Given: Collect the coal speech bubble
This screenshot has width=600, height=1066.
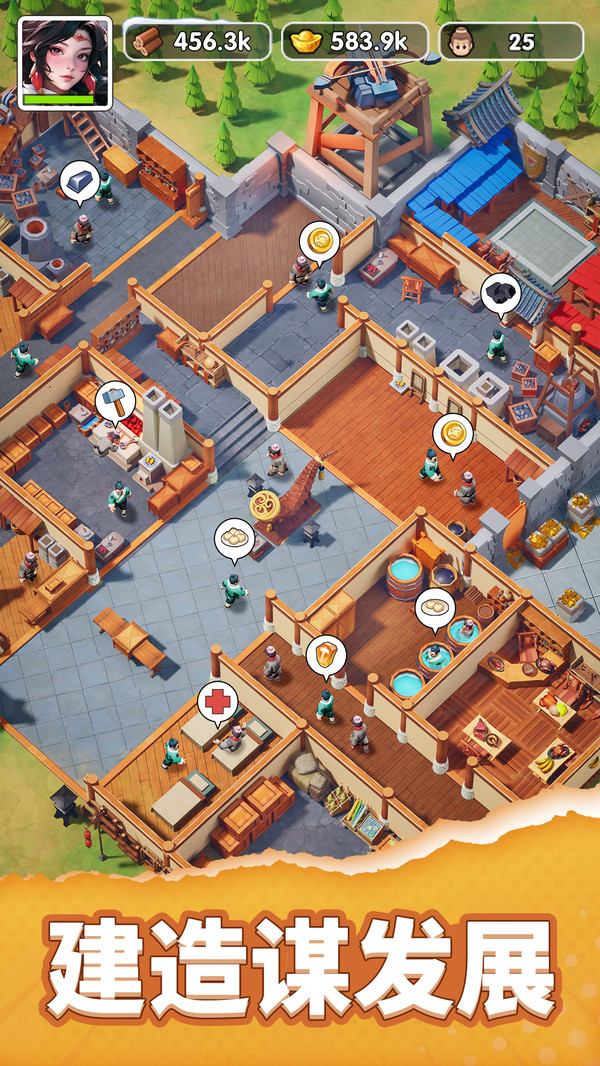Looking at the screenshot, I should pos(501,293).
